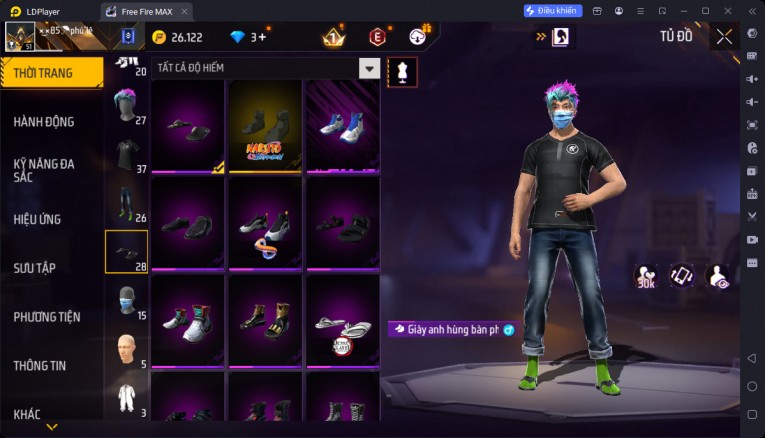This screenshot has height=438, width=765.
Task: Add diamonds using the plus button
Action: pos(261,37)
